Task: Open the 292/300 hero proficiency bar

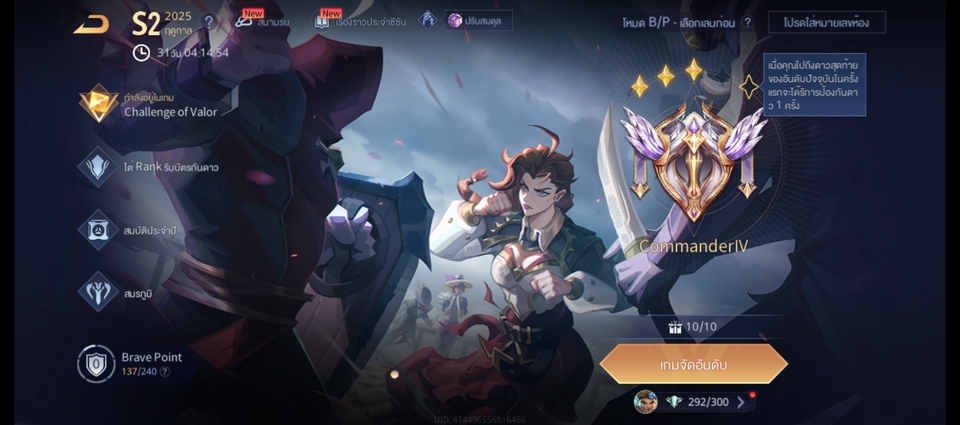Action: point(694,402)
